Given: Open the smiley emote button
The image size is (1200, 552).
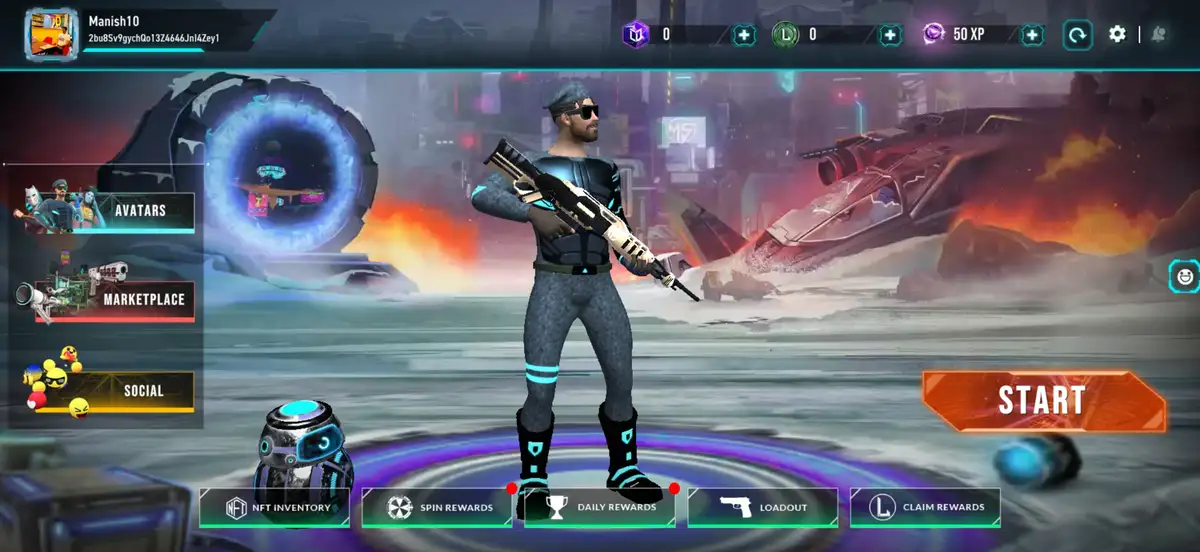Looking at the screenshot, I should point(1185,275).
